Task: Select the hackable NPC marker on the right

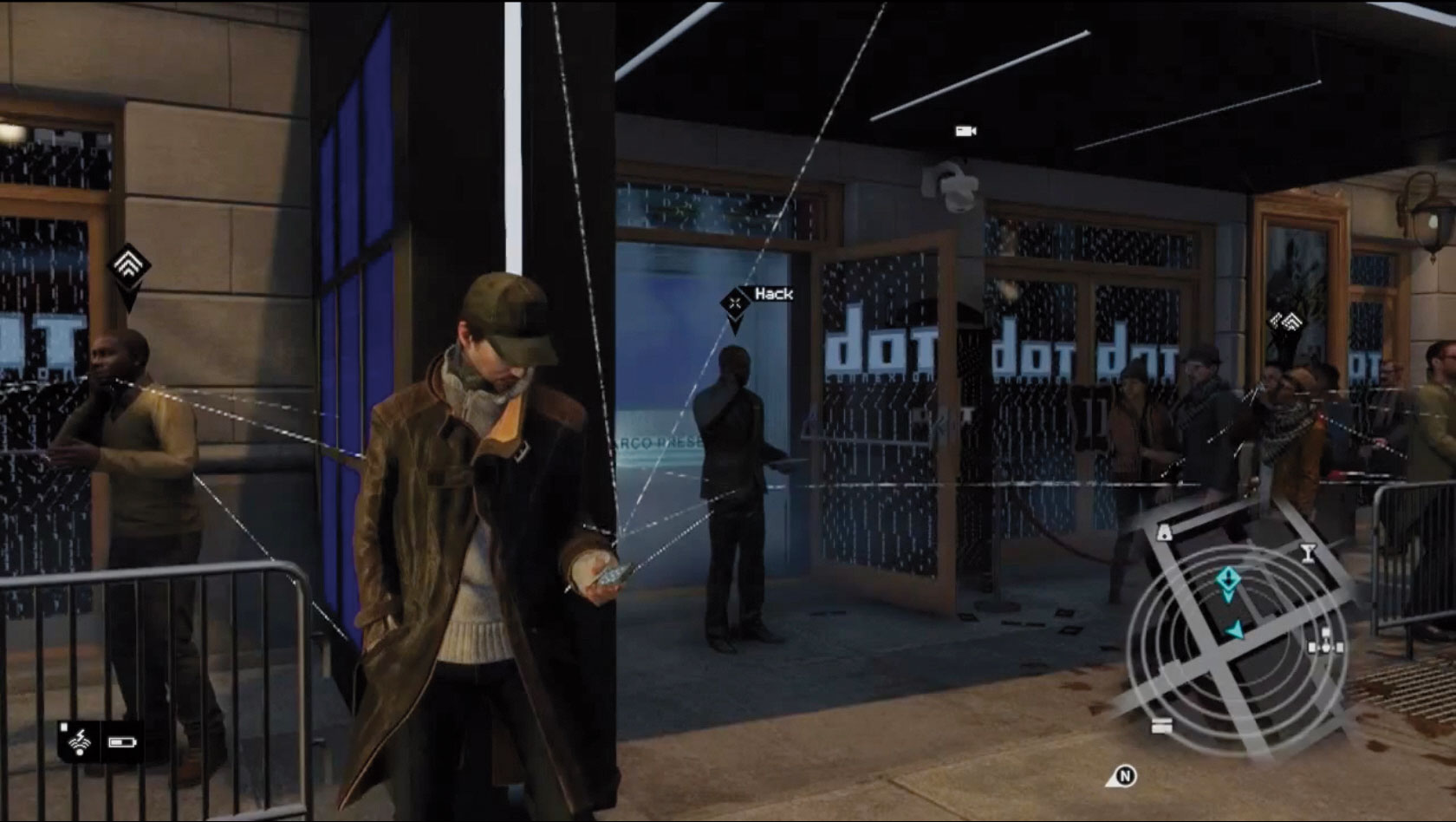Action: [x=1292, y=323]
